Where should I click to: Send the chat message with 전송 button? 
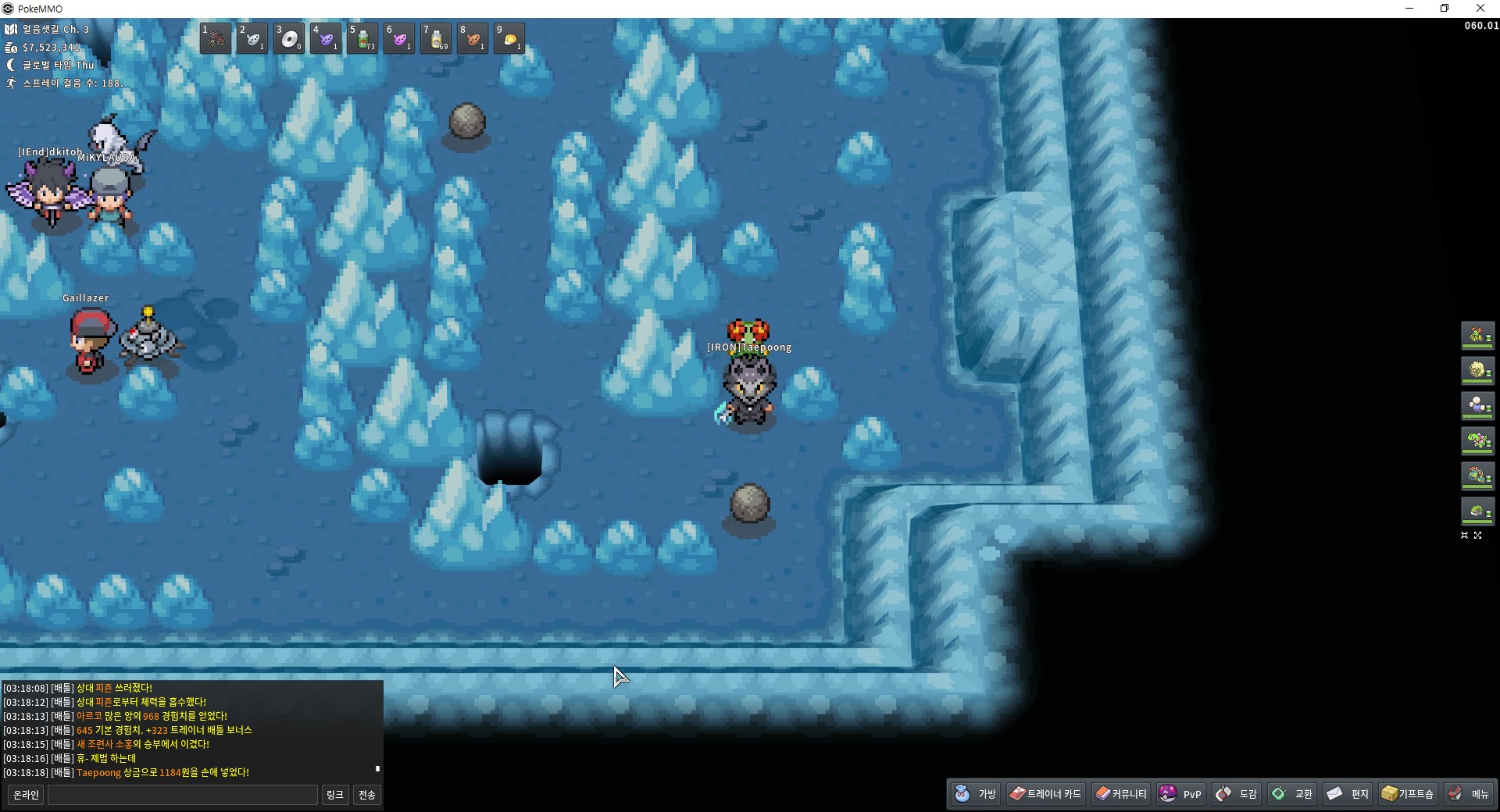[366, 795]
